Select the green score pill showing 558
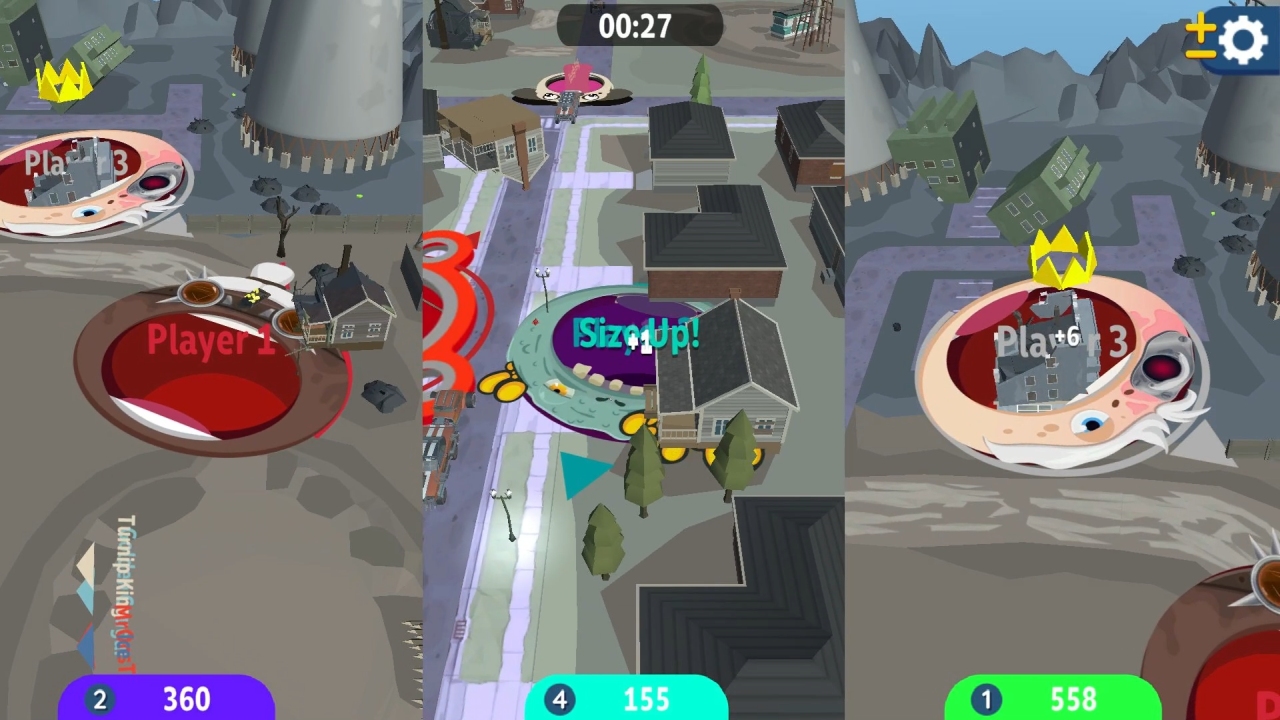Viewport: 1280px width, 720px height. click(x=1073, y=699)
